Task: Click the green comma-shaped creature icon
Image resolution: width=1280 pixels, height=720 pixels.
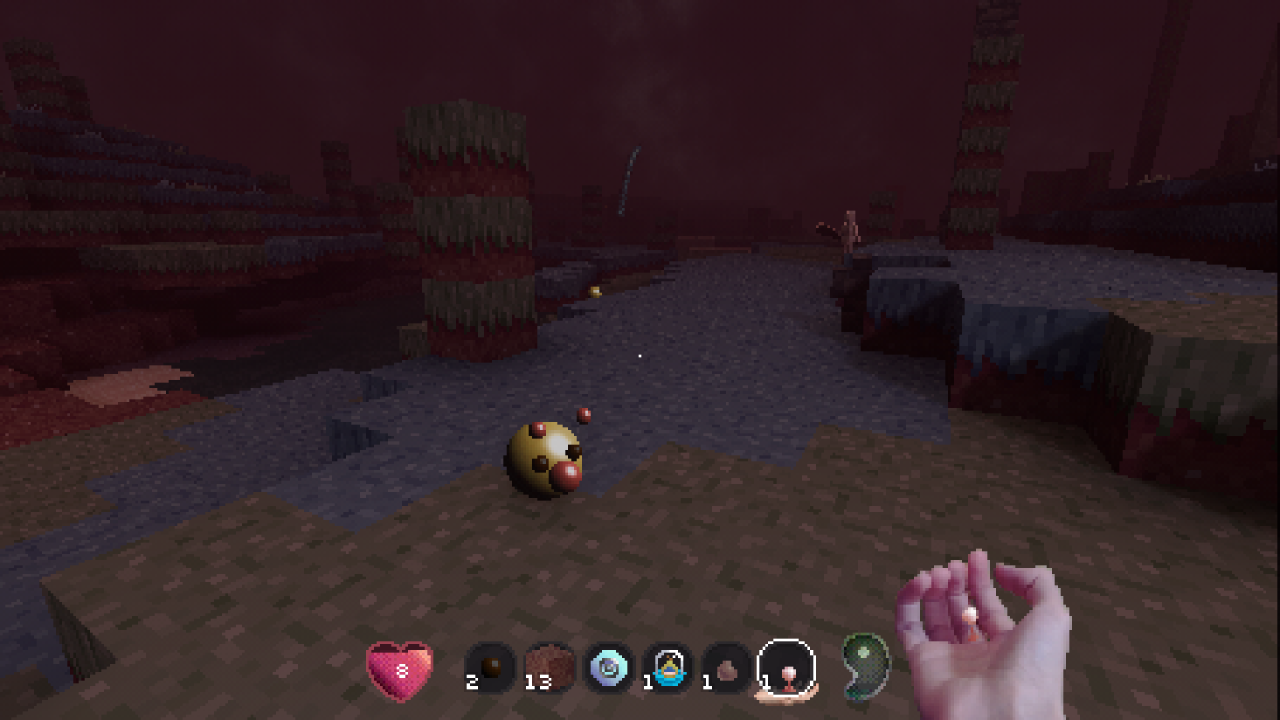Action: (x=863, y=664)
